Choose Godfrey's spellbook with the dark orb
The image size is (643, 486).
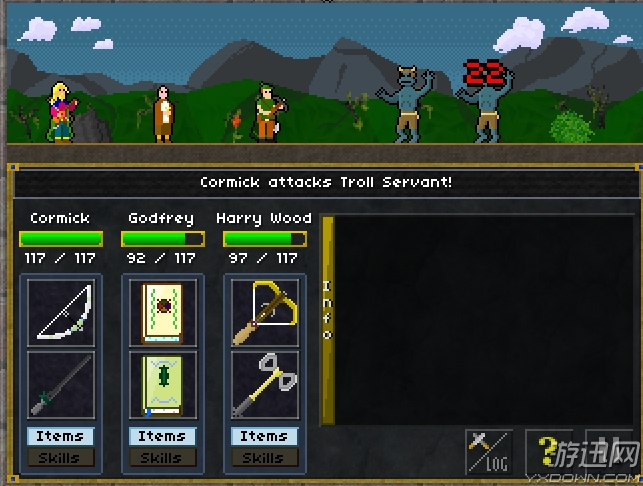163,313
